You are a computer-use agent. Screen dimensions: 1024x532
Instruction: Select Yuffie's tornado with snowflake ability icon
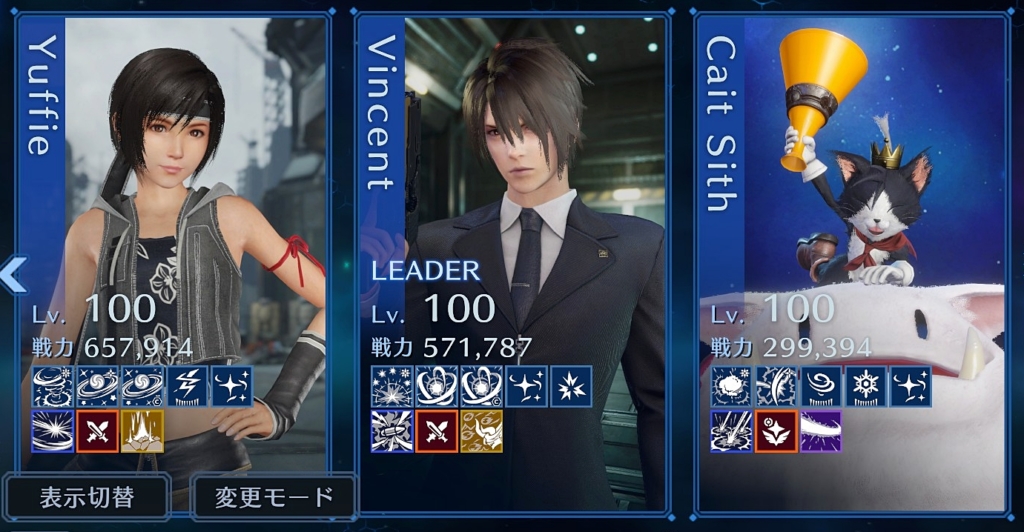tap(52, 386)
